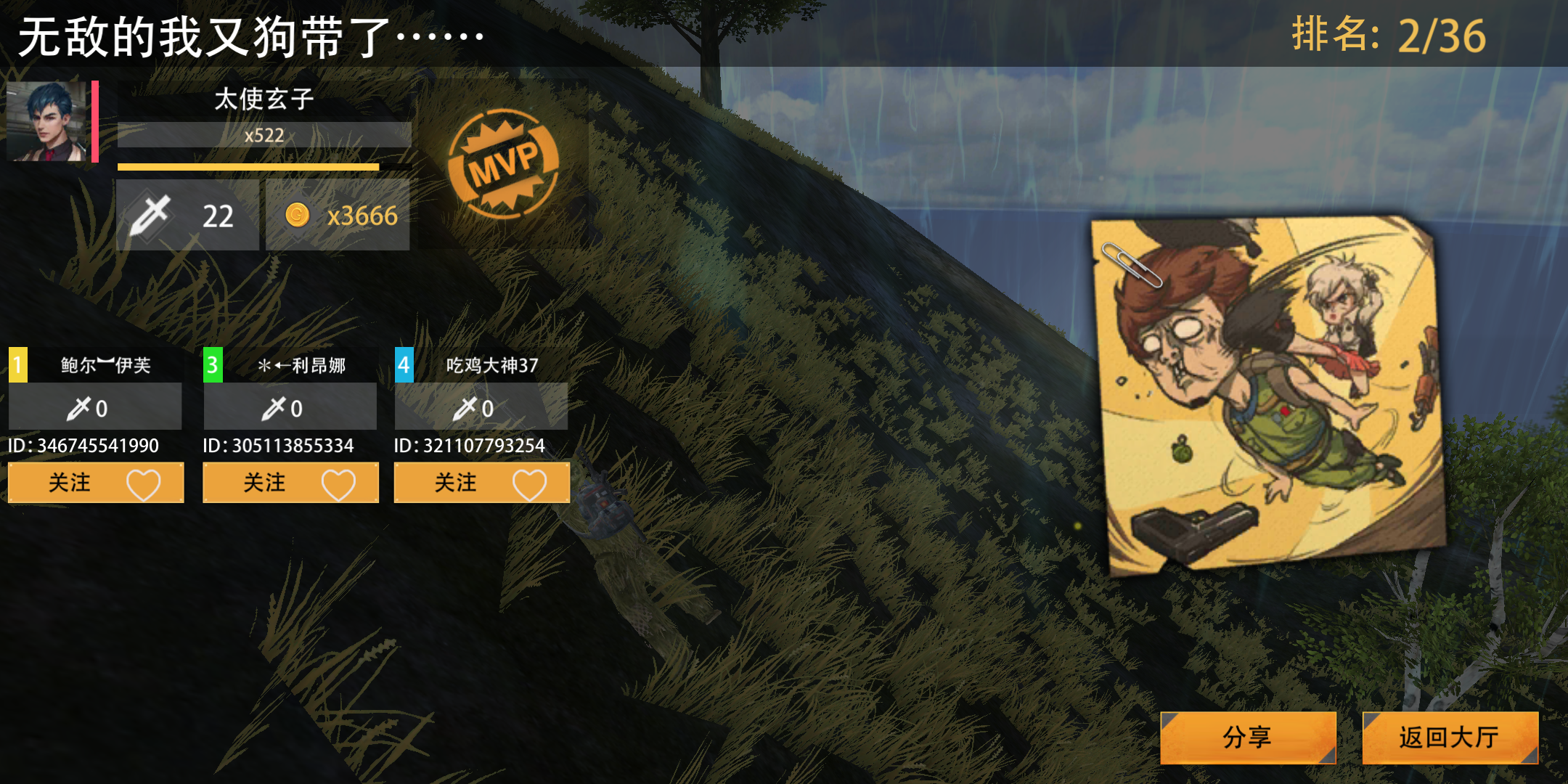Return to lobby with 返回大厅

pos(1449,738)
